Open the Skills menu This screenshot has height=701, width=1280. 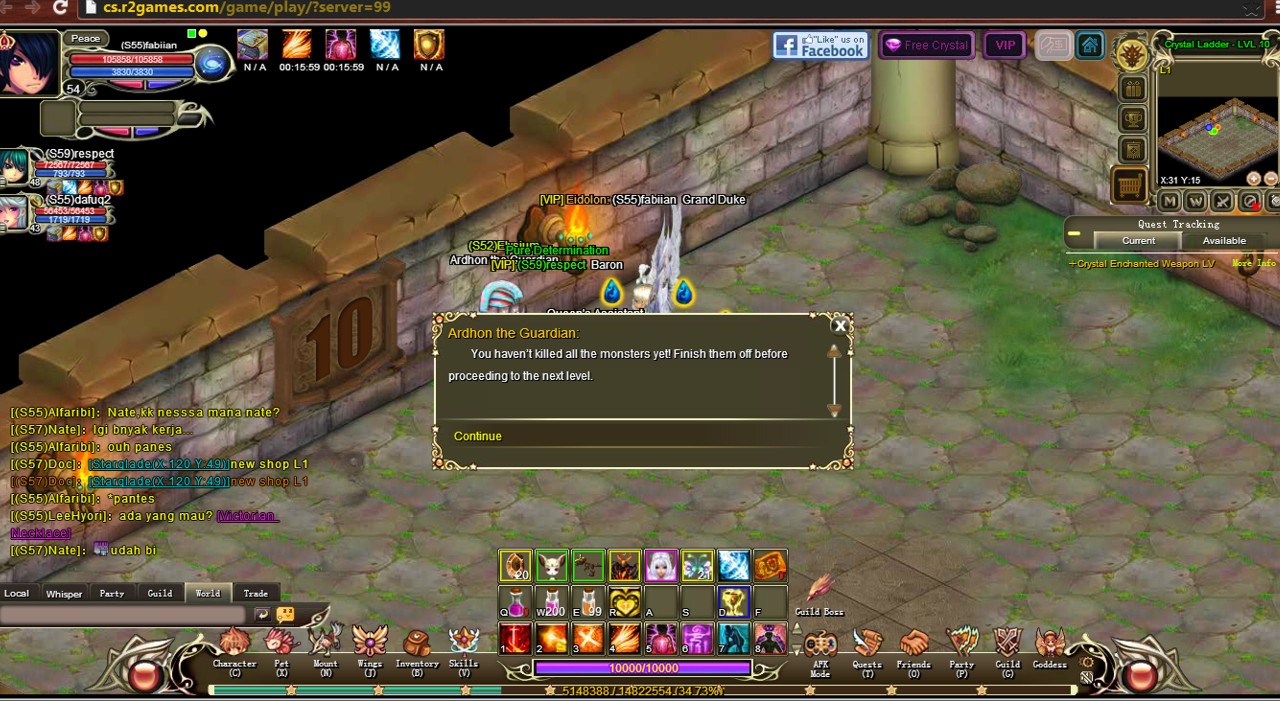(463, 646)
